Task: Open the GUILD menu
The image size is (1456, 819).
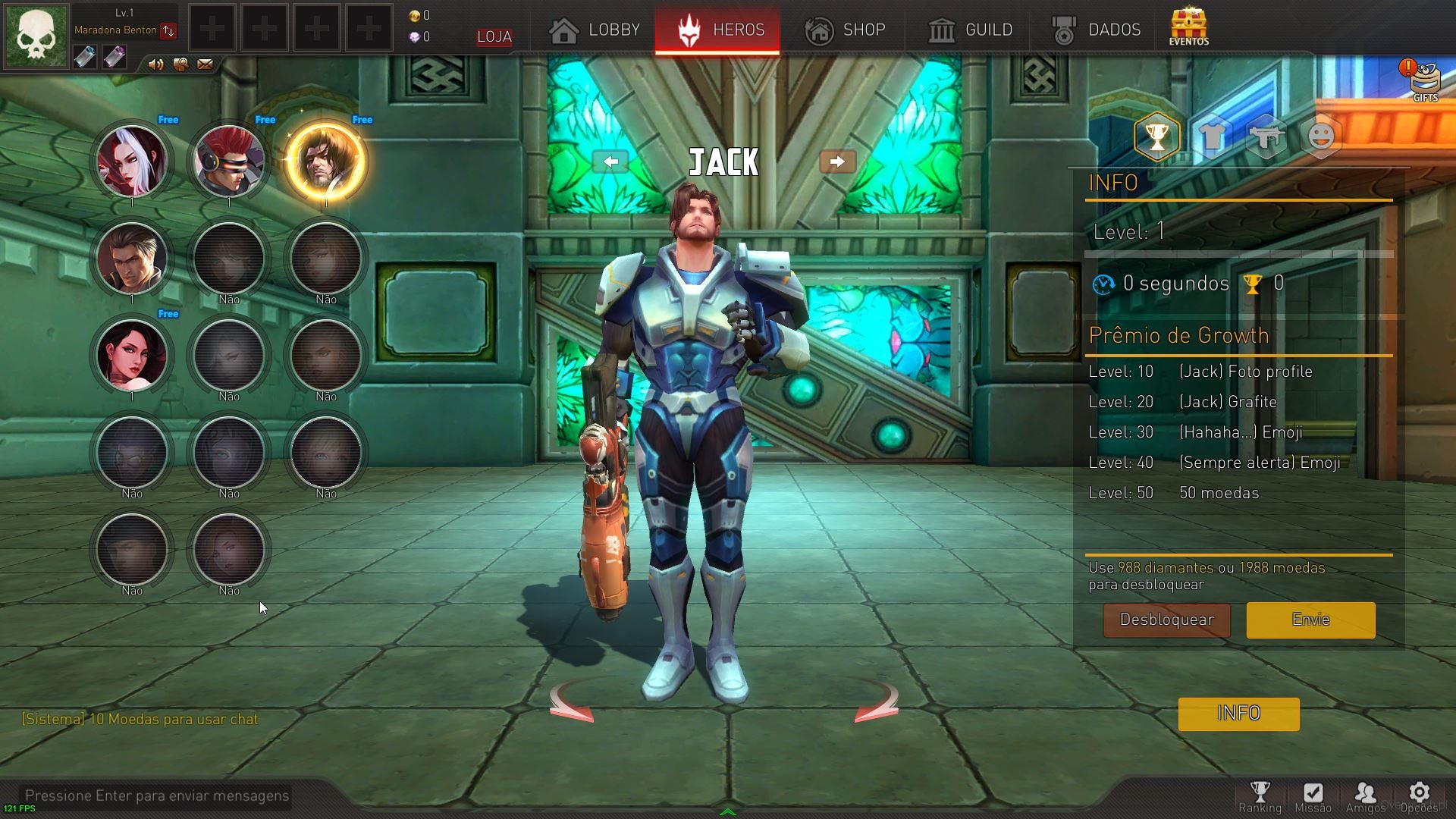Action: click(x=970, y=30)
